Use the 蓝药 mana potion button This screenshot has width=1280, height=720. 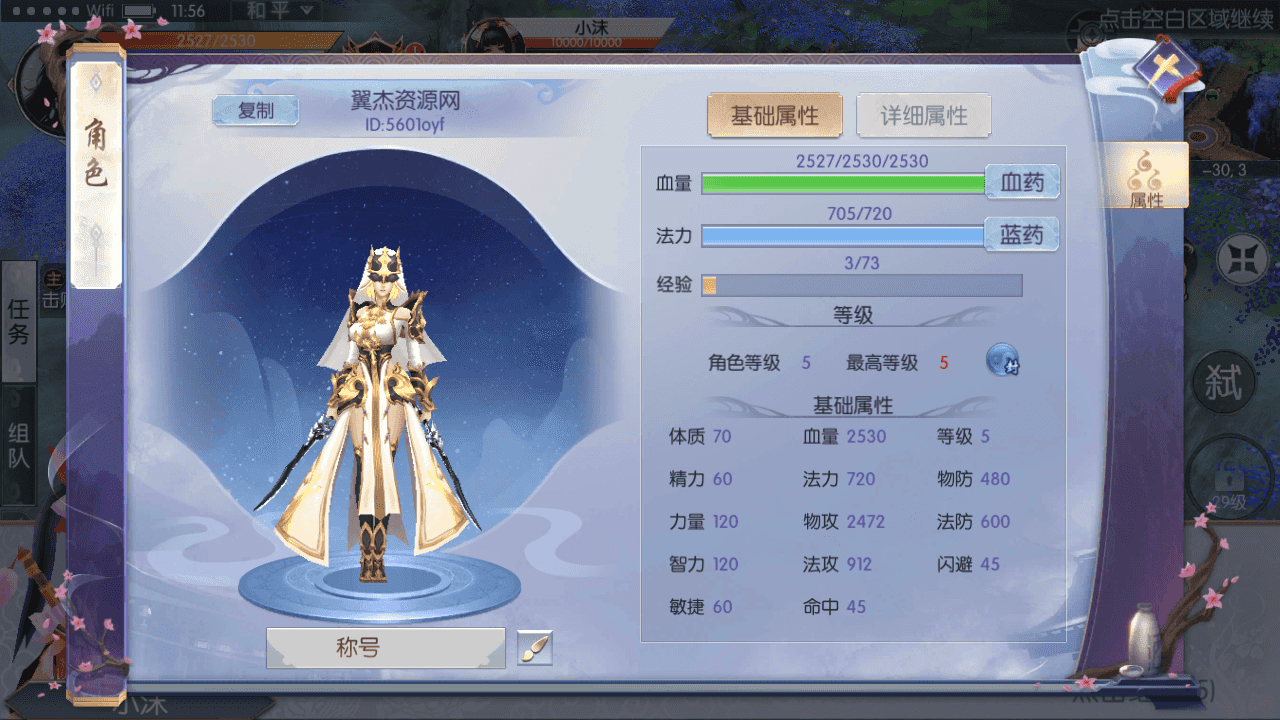1022,234
